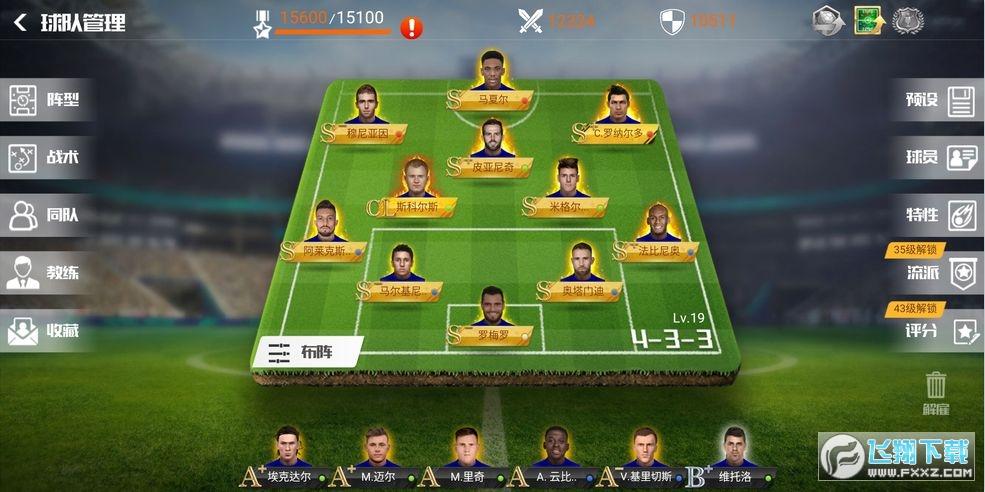The width and height of the screenshot is (985, 492).
Task: Open the 预设 presets panel
Action: click(938, 100)
